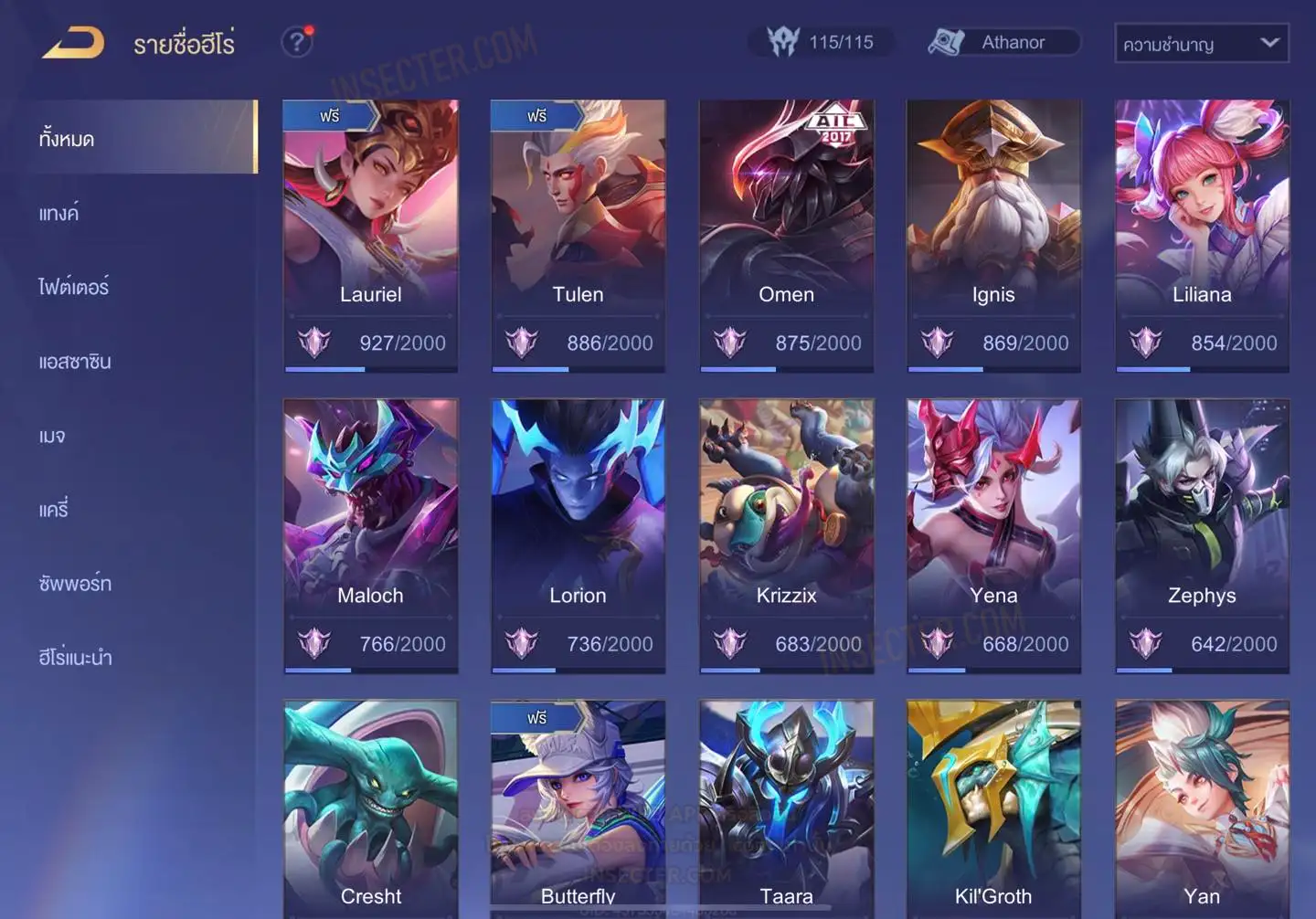Open the question mark help icon
Viewport: 1316px width, 919px height.
pyautogui.click(x=297, y=42)
